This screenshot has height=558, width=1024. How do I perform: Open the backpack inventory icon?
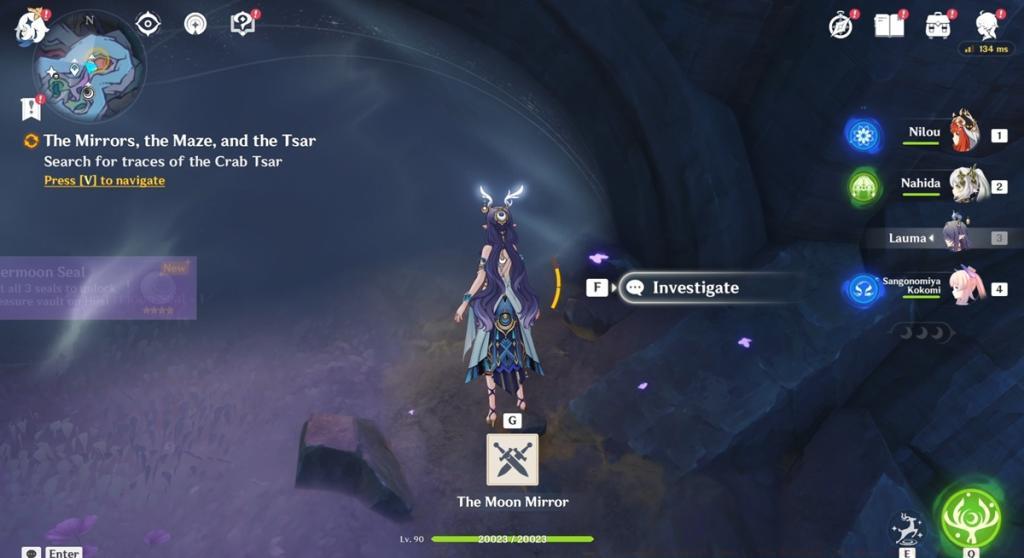937,25
